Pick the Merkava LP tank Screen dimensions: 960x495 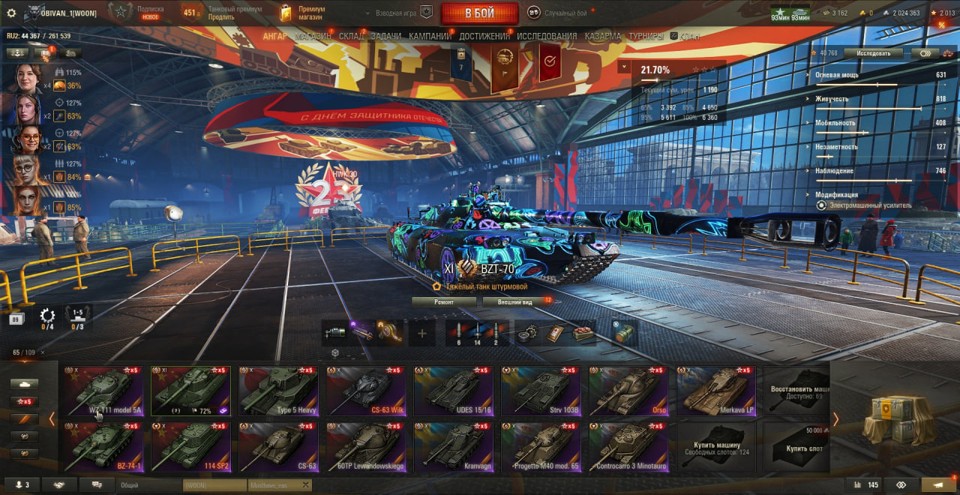pyautogui.click(x=715, y=390)
